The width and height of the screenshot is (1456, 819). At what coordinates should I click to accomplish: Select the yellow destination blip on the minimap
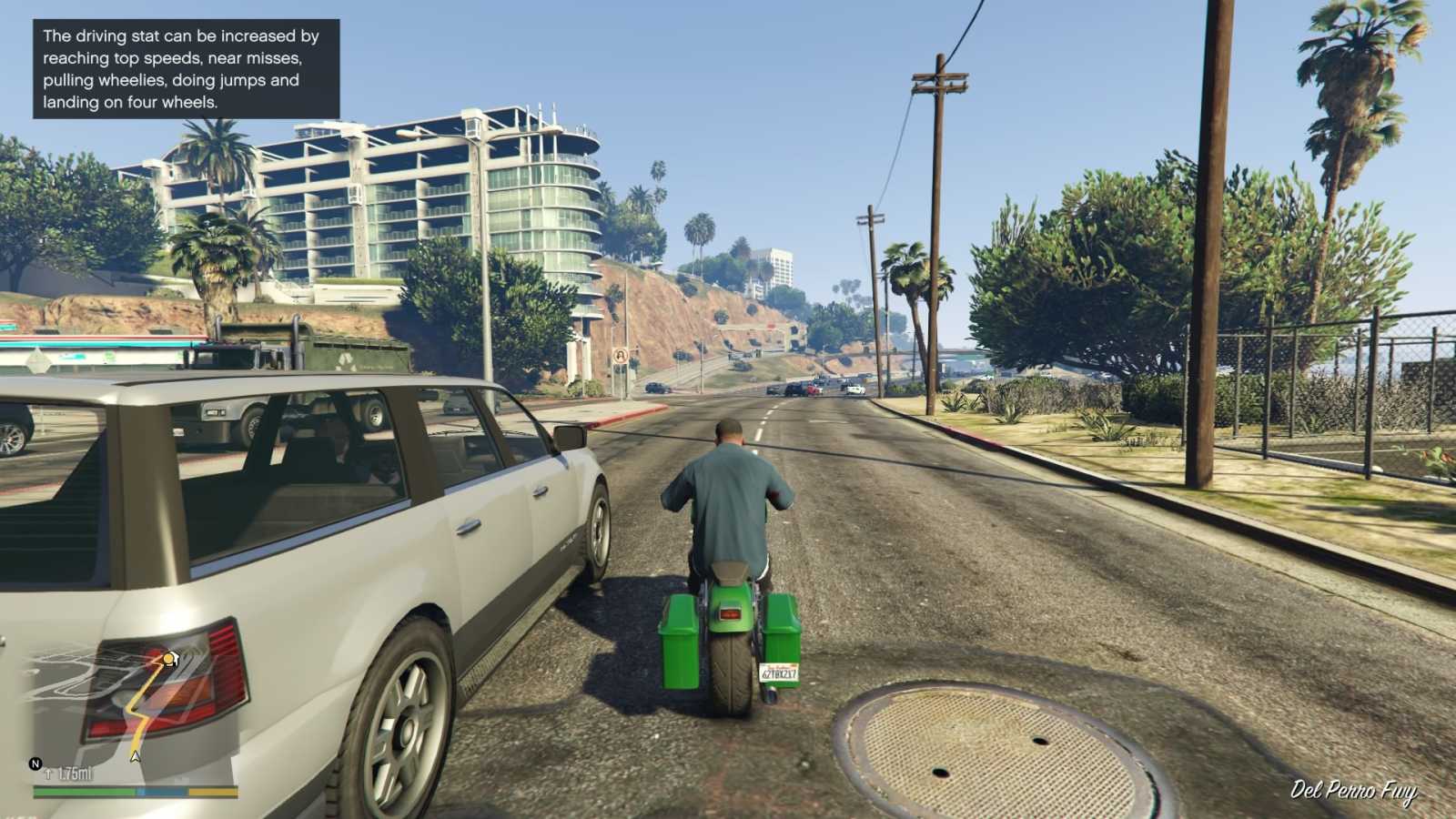tap(168, 658)
